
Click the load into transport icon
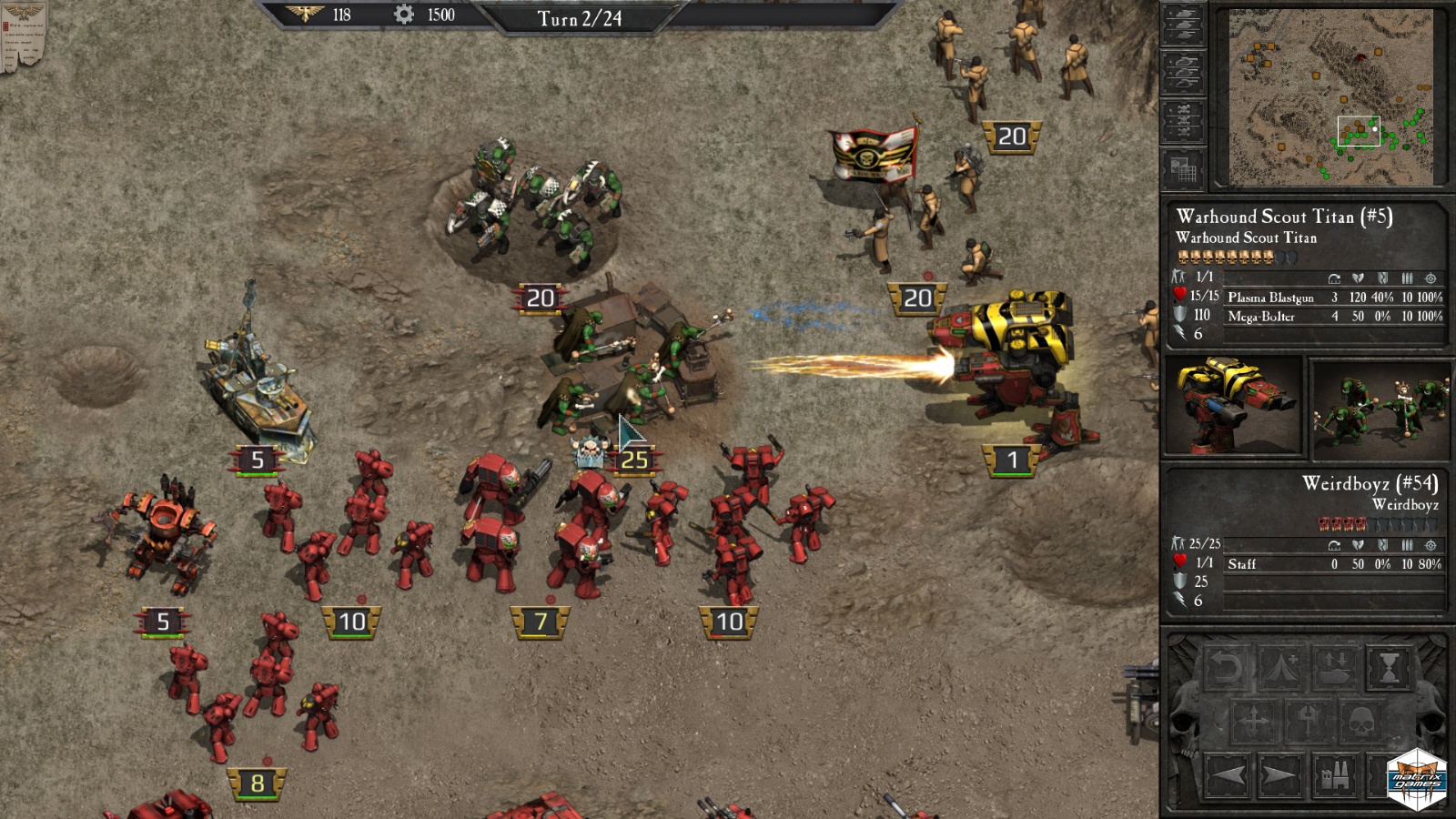click(x=1335, y=667)
